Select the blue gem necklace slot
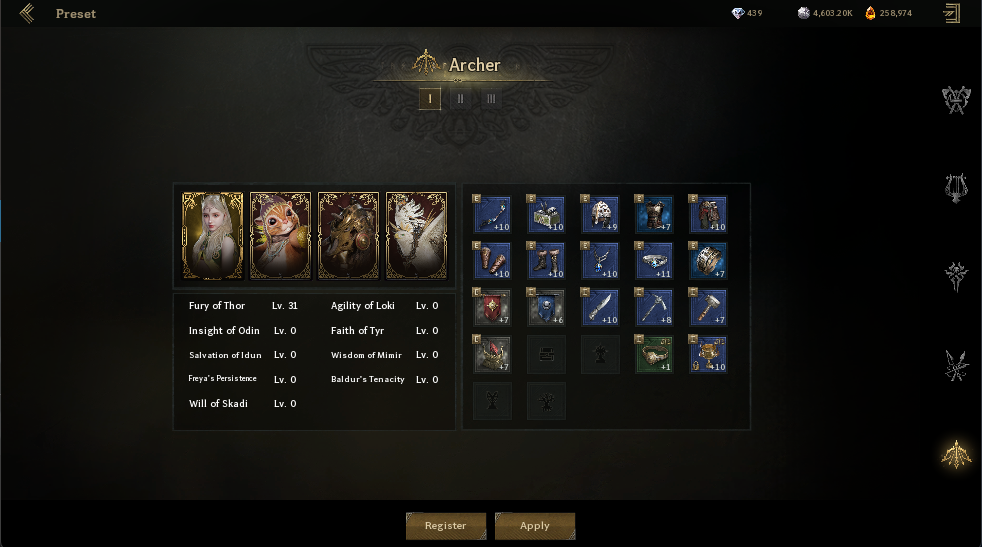 click(x=600, y=261)
